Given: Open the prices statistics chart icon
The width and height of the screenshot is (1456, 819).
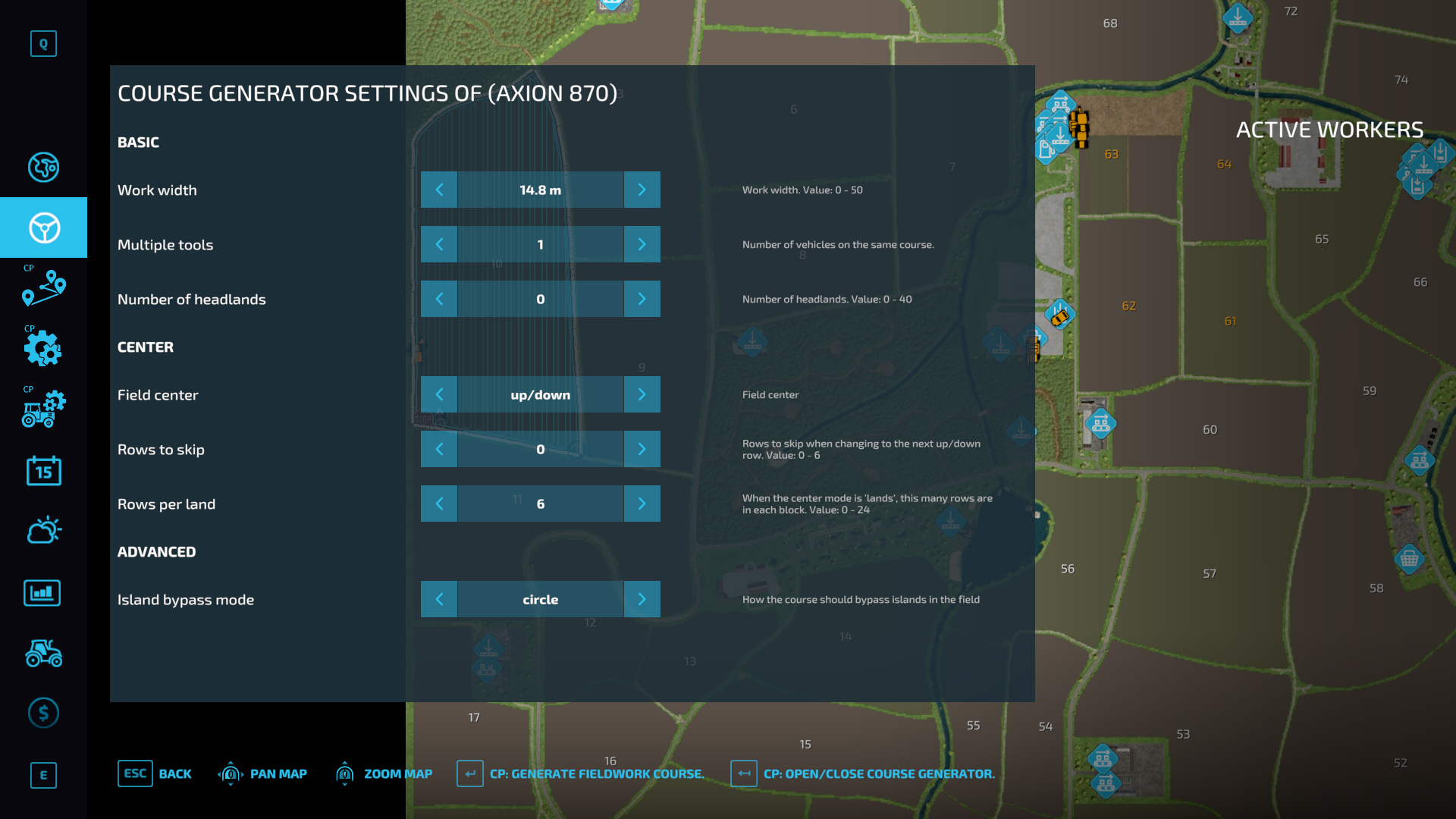Looking at the screenshot, I should [x=43, y=593].
